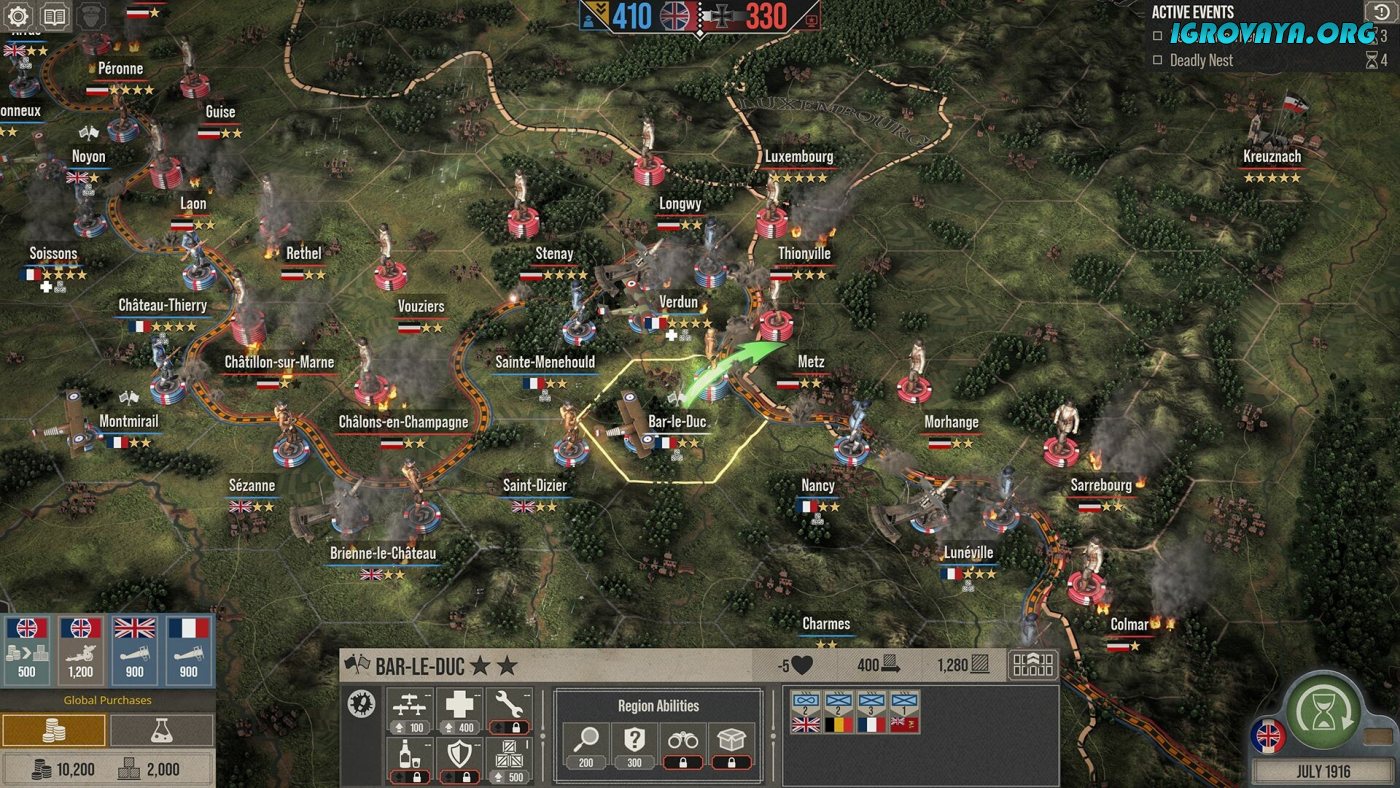End the turn with the hourglass button
The height and width of the screenshot is (788, 1400).
[x=1324, y=712]
